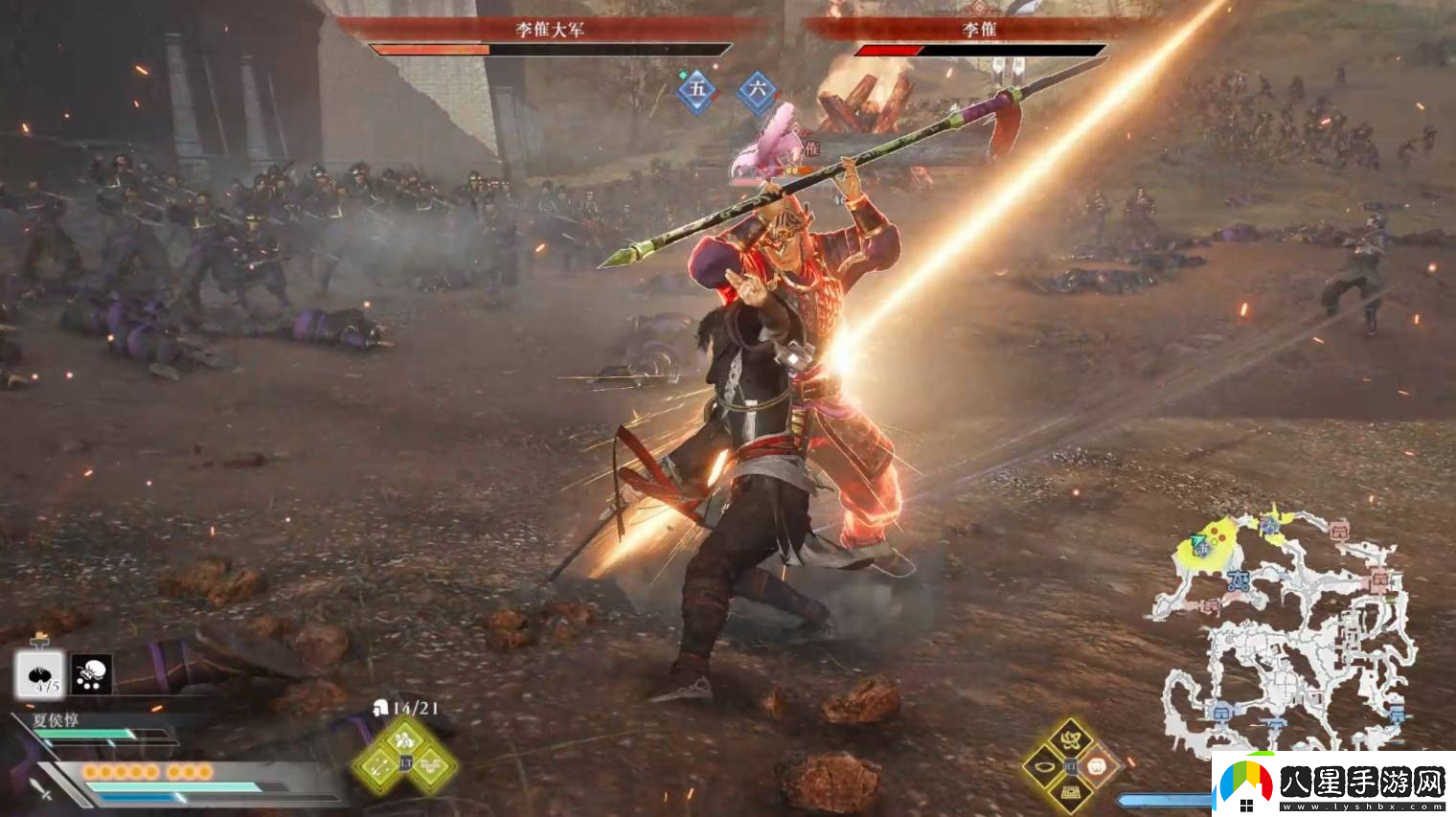Screen dimensions: 1456x817
Task: Activate the right green tactic diamond icon
Action: (x=433, y=765)
